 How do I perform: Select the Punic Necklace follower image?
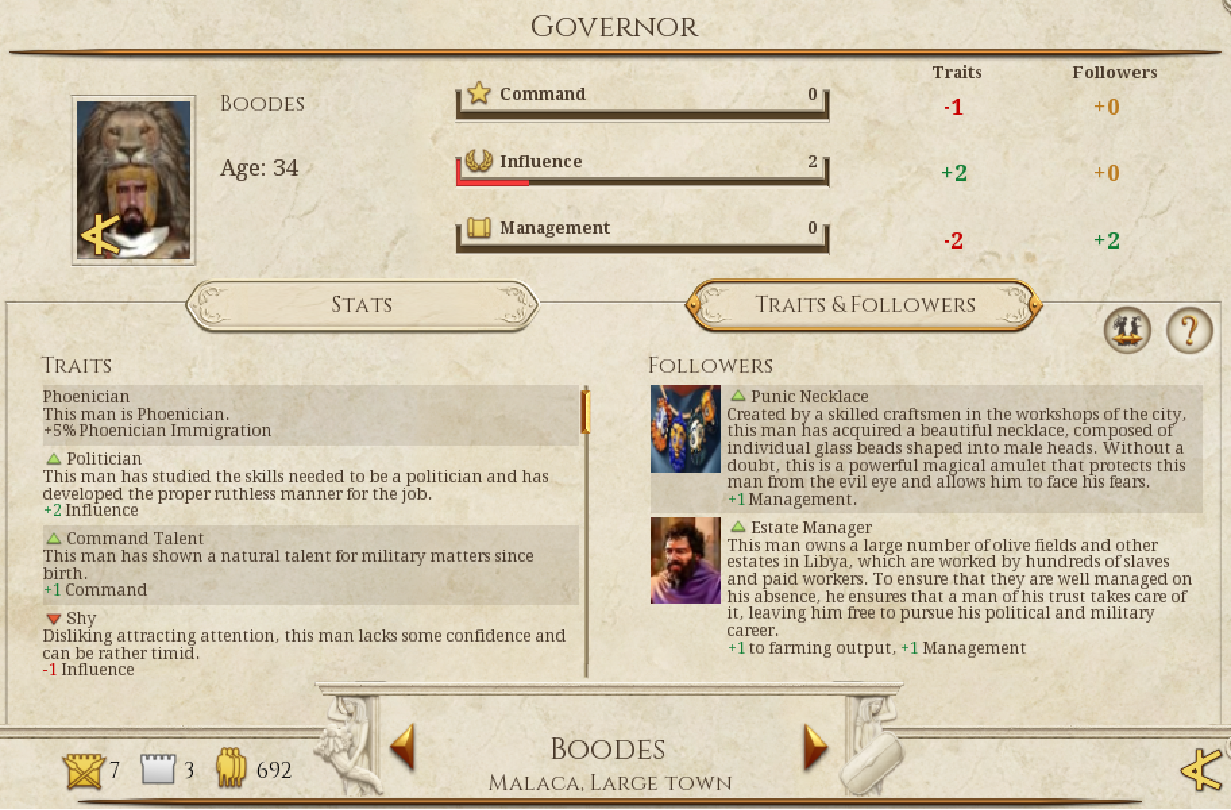(x=686, y=429)
